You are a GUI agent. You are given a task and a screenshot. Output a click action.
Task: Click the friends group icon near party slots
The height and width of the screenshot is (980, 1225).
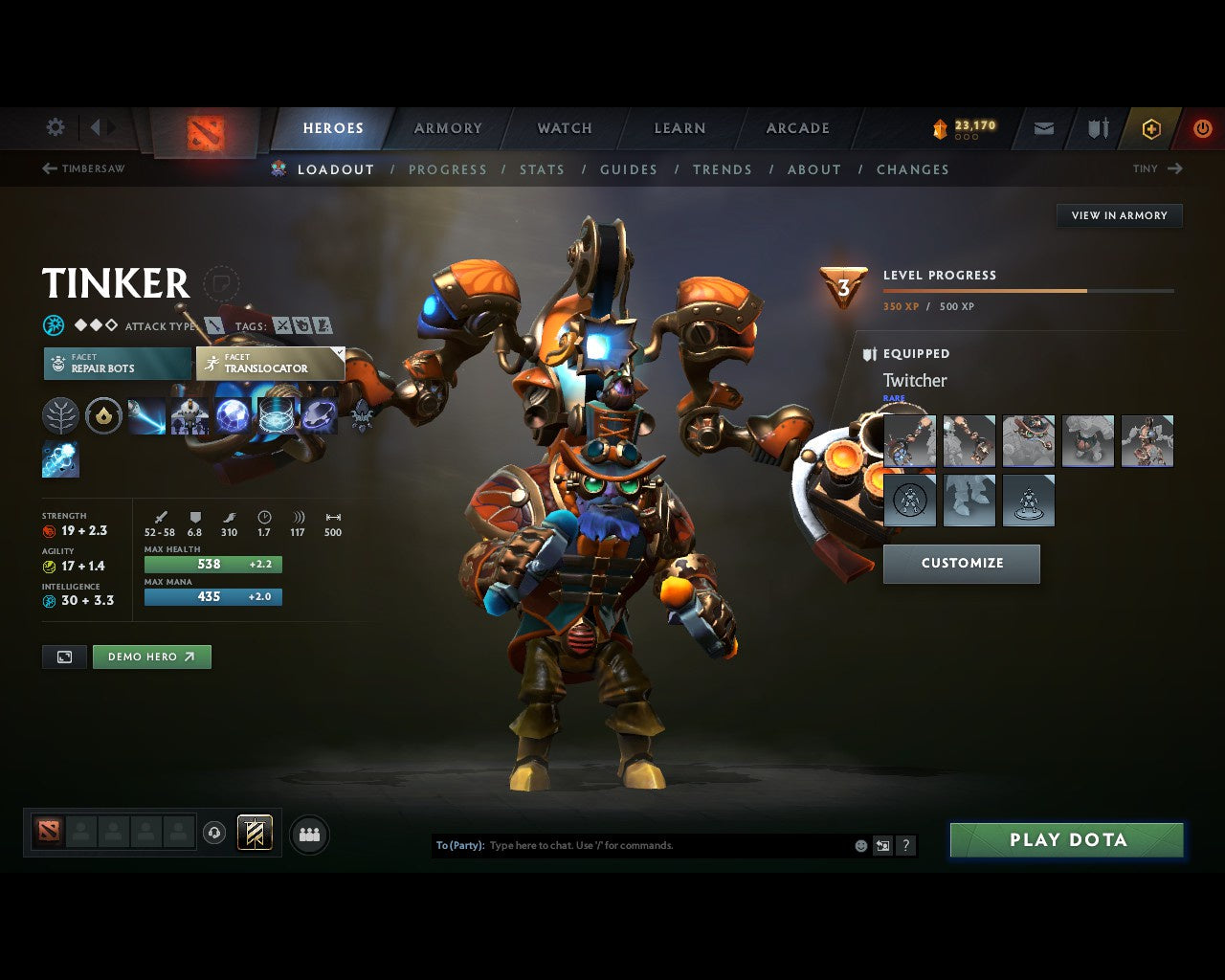click(x=308, y=834)
